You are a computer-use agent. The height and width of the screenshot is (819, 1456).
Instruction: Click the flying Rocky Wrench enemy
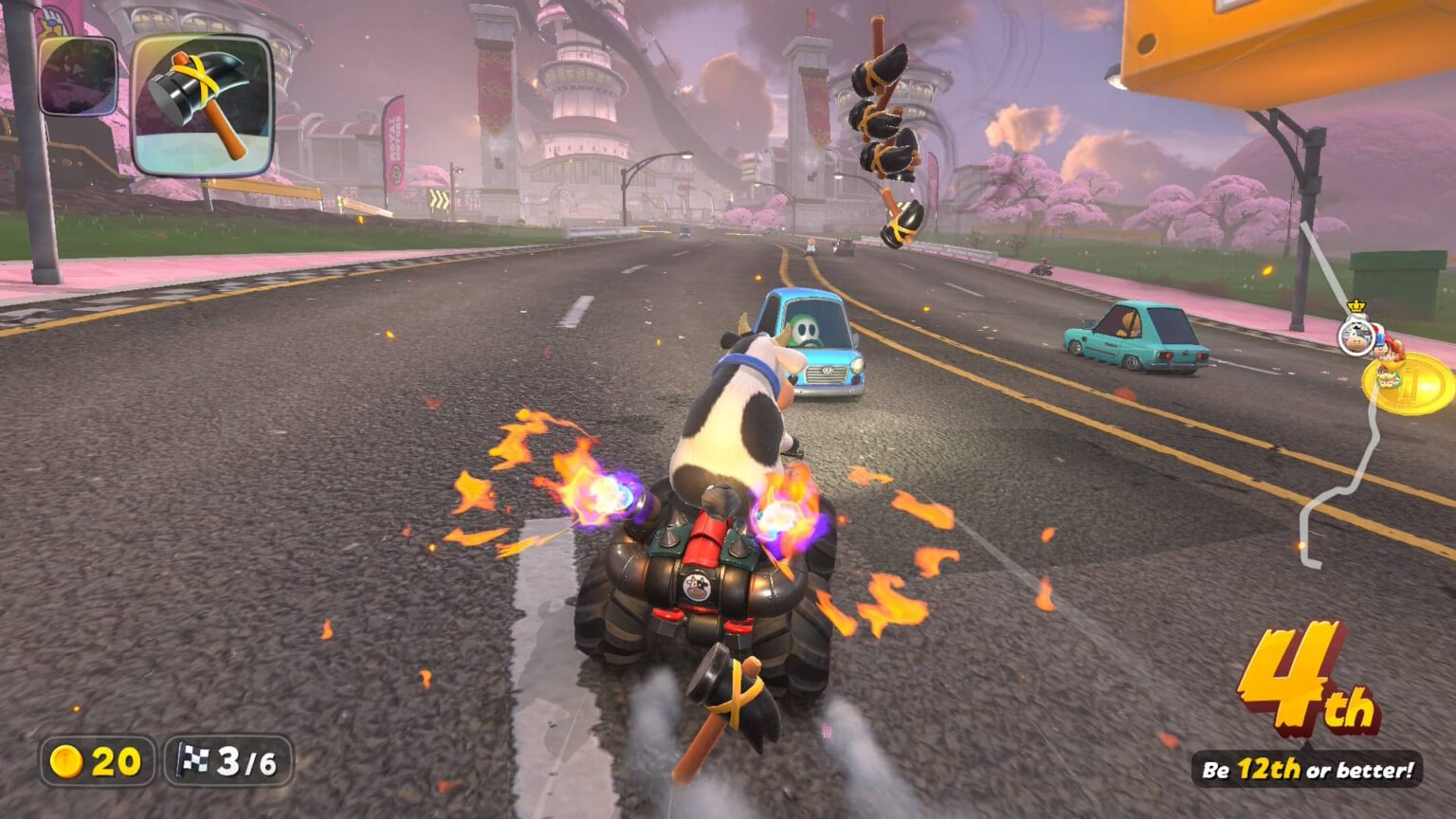click(883, 133)
